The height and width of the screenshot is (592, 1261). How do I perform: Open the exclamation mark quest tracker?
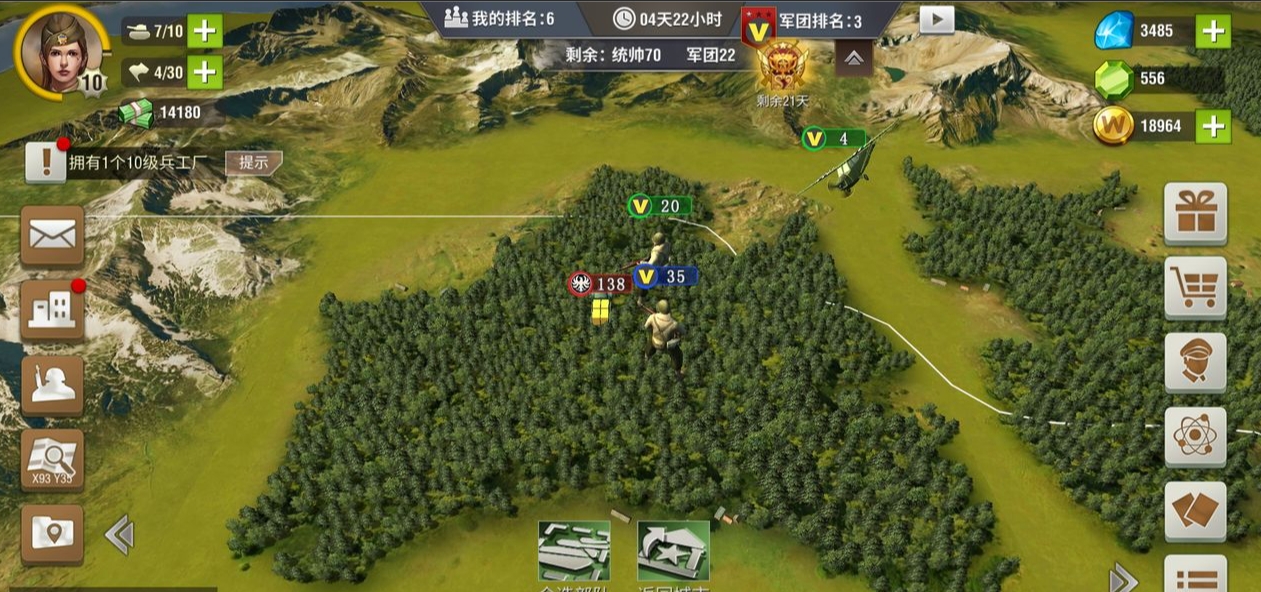coord(46,162)
